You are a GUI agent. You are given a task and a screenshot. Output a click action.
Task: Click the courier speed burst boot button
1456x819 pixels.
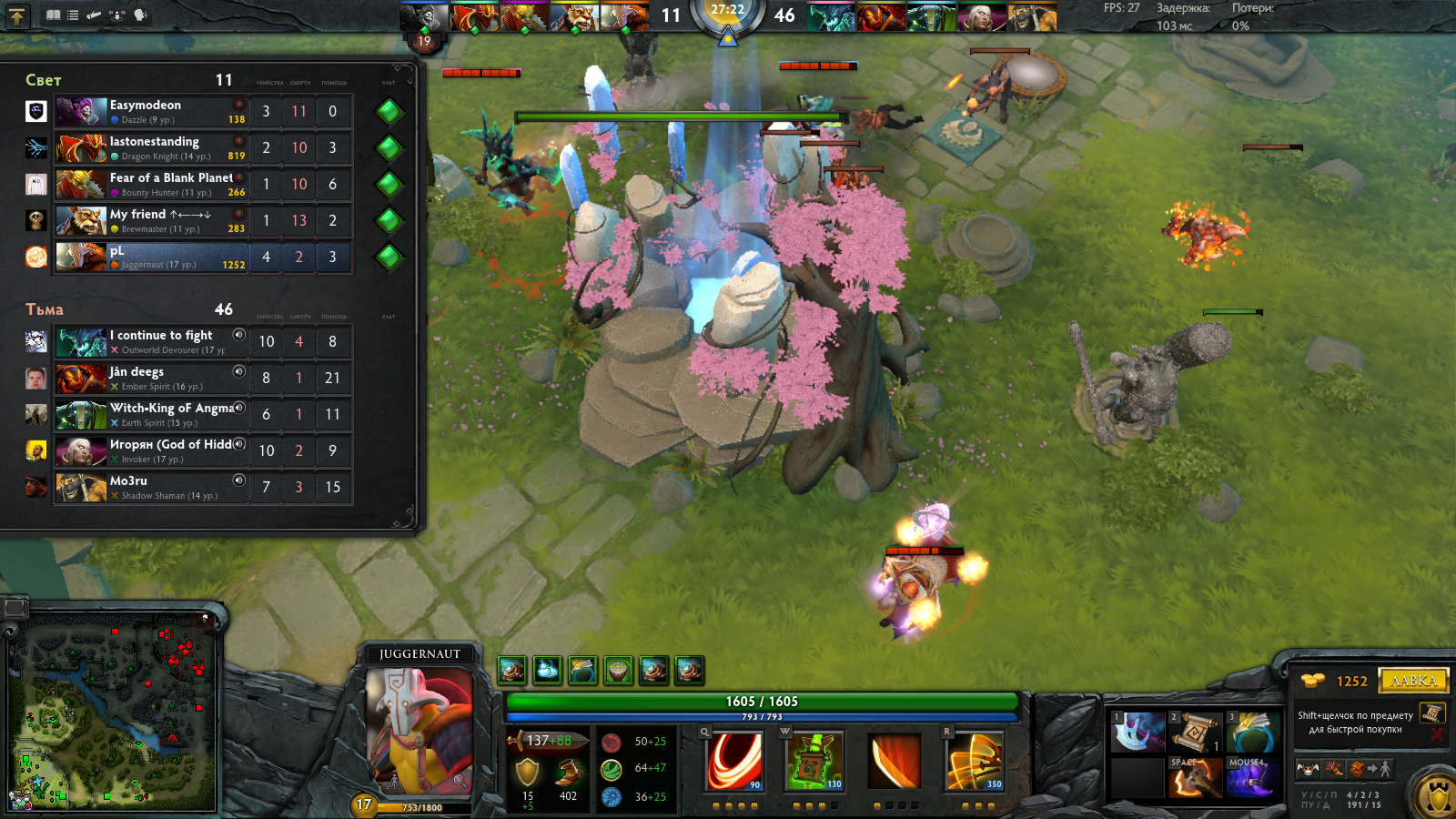click(x=1333, y=769)
